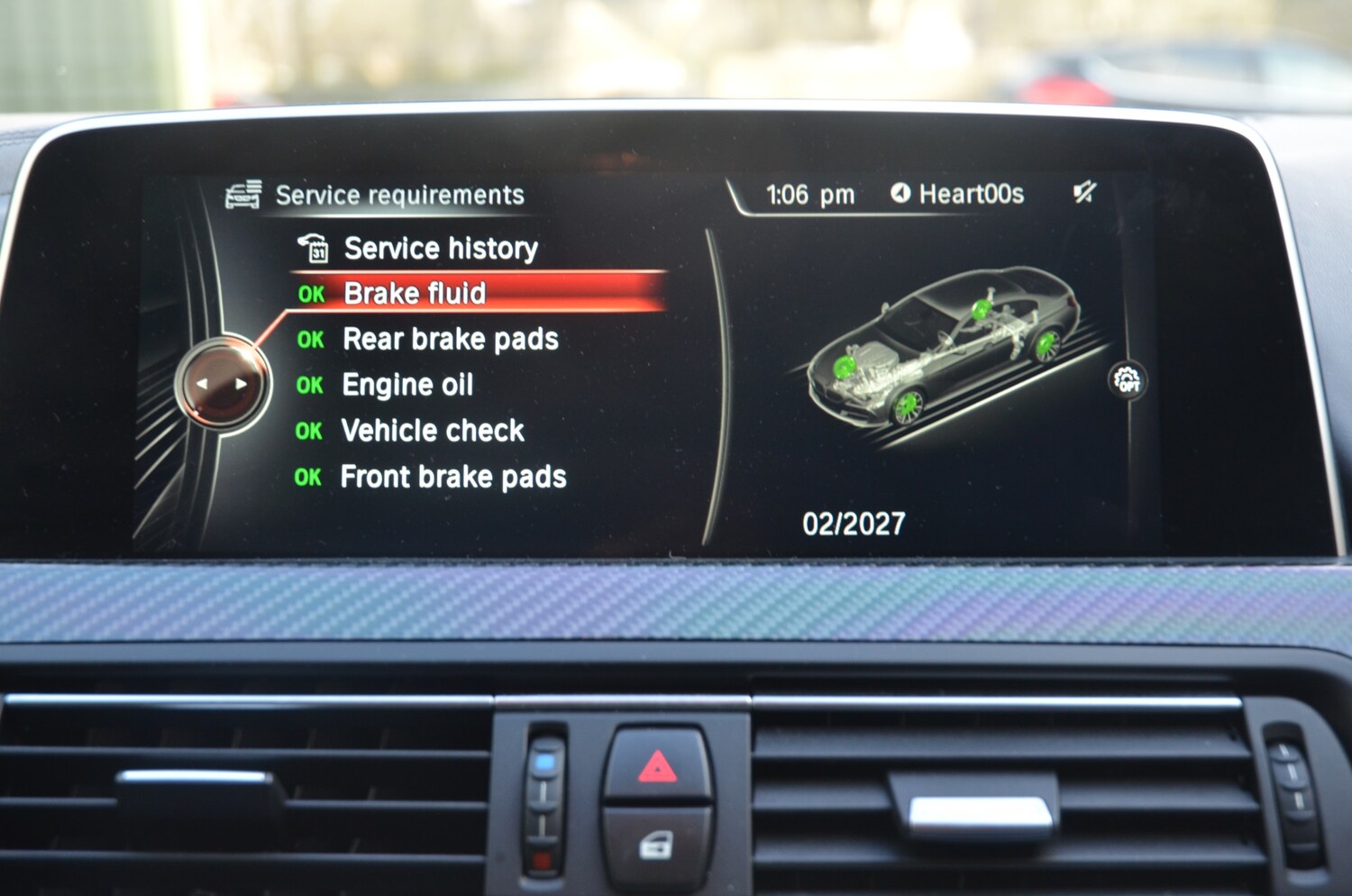This screenshot has width=1352, height=896.
Task: Click the mute speaker icon in status bar
Action: point(1084,193)
